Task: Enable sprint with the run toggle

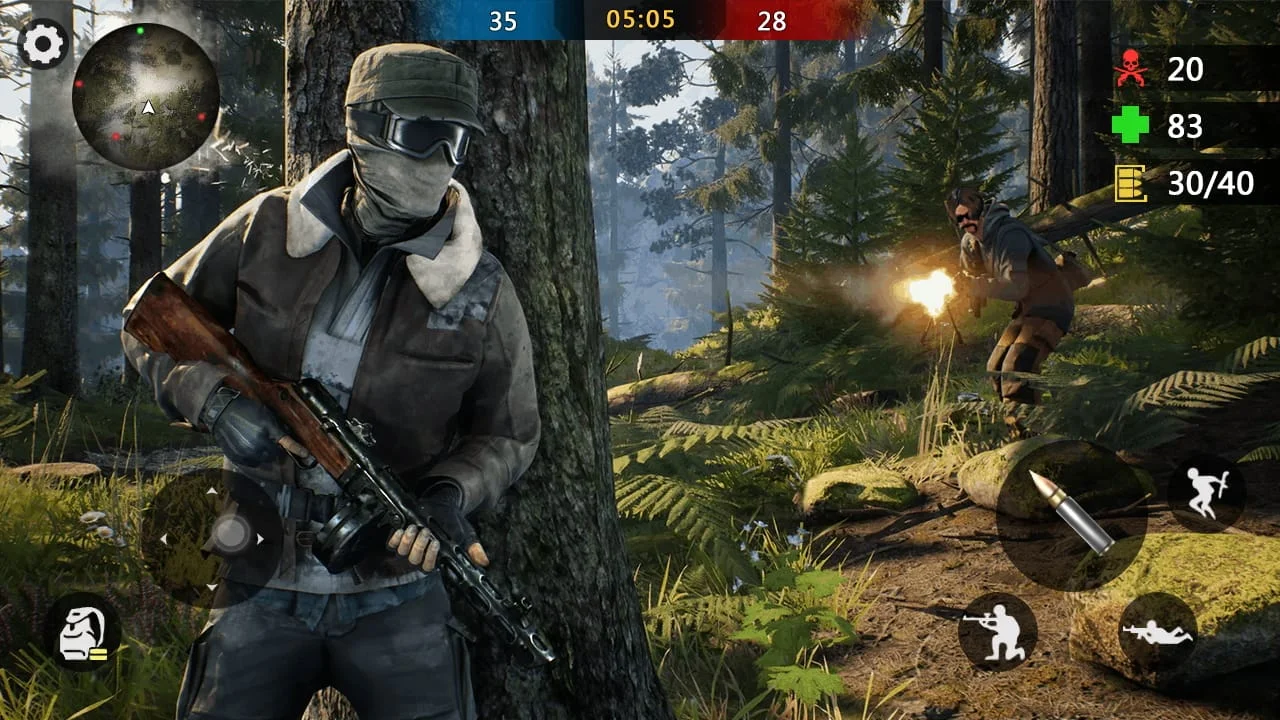Action: point(1205,495)
